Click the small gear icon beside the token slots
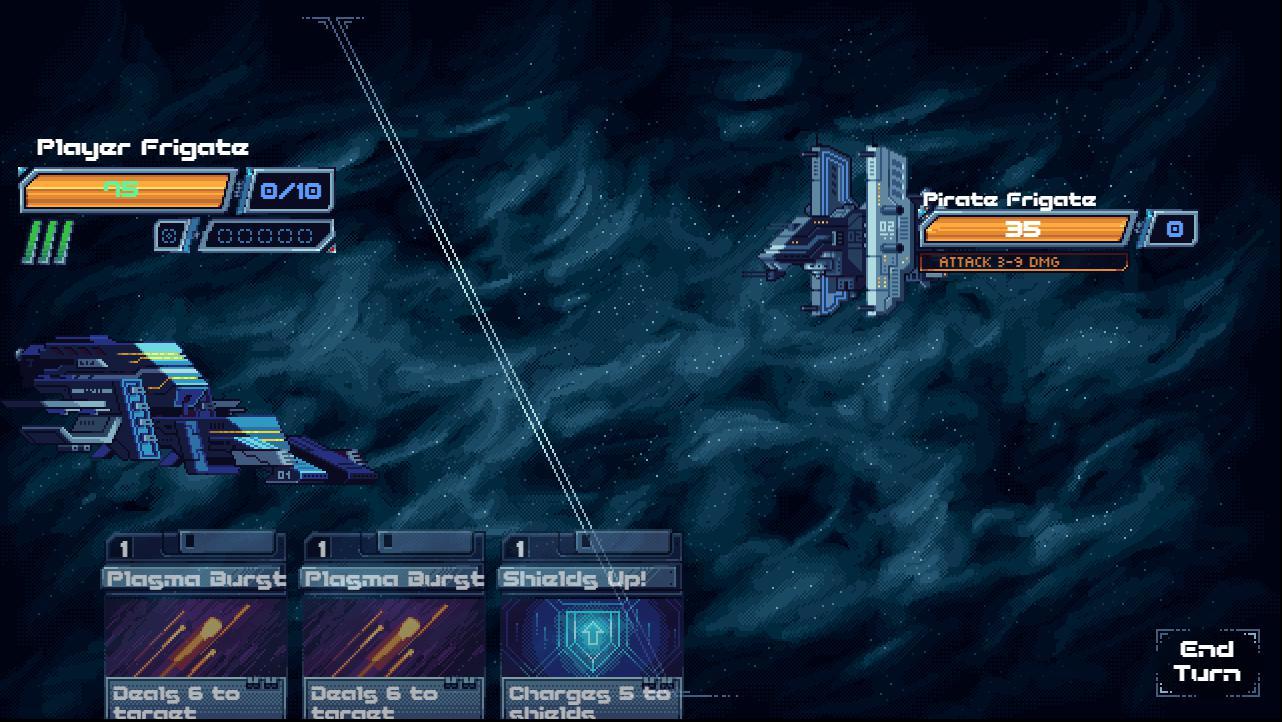Screen dimensions: 1282x722 (169, 236)
